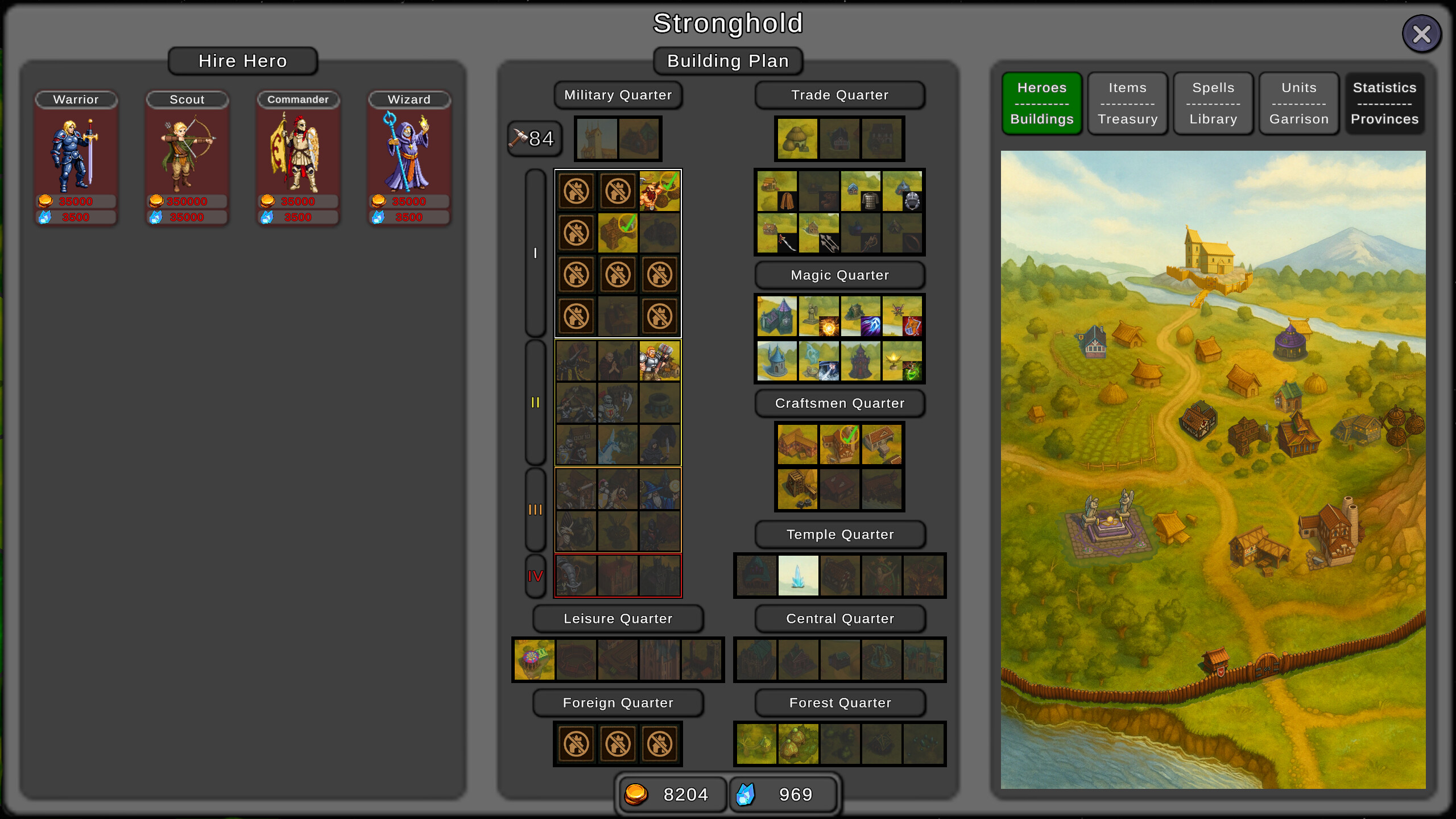Toggle the checked hut in Military tier I
The height and width of the screenshot is (819, 1456).
click(x=618, y=232)
